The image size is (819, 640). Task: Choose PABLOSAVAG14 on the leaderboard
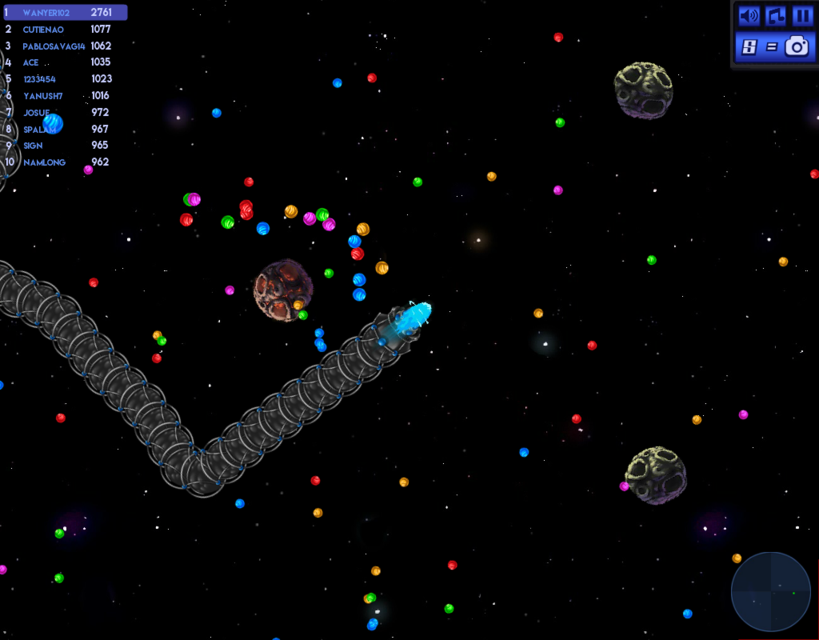64,46
